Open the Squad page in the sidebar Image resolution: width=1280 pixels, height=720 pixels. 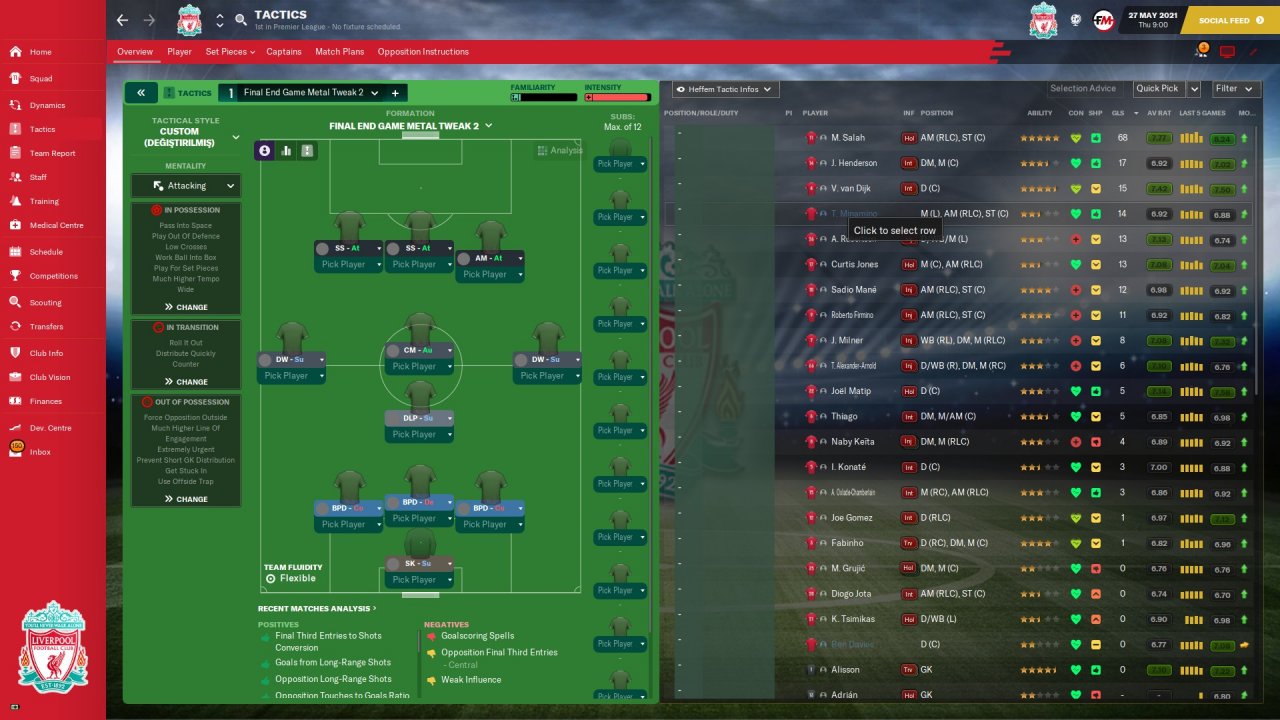coord(41,78)
